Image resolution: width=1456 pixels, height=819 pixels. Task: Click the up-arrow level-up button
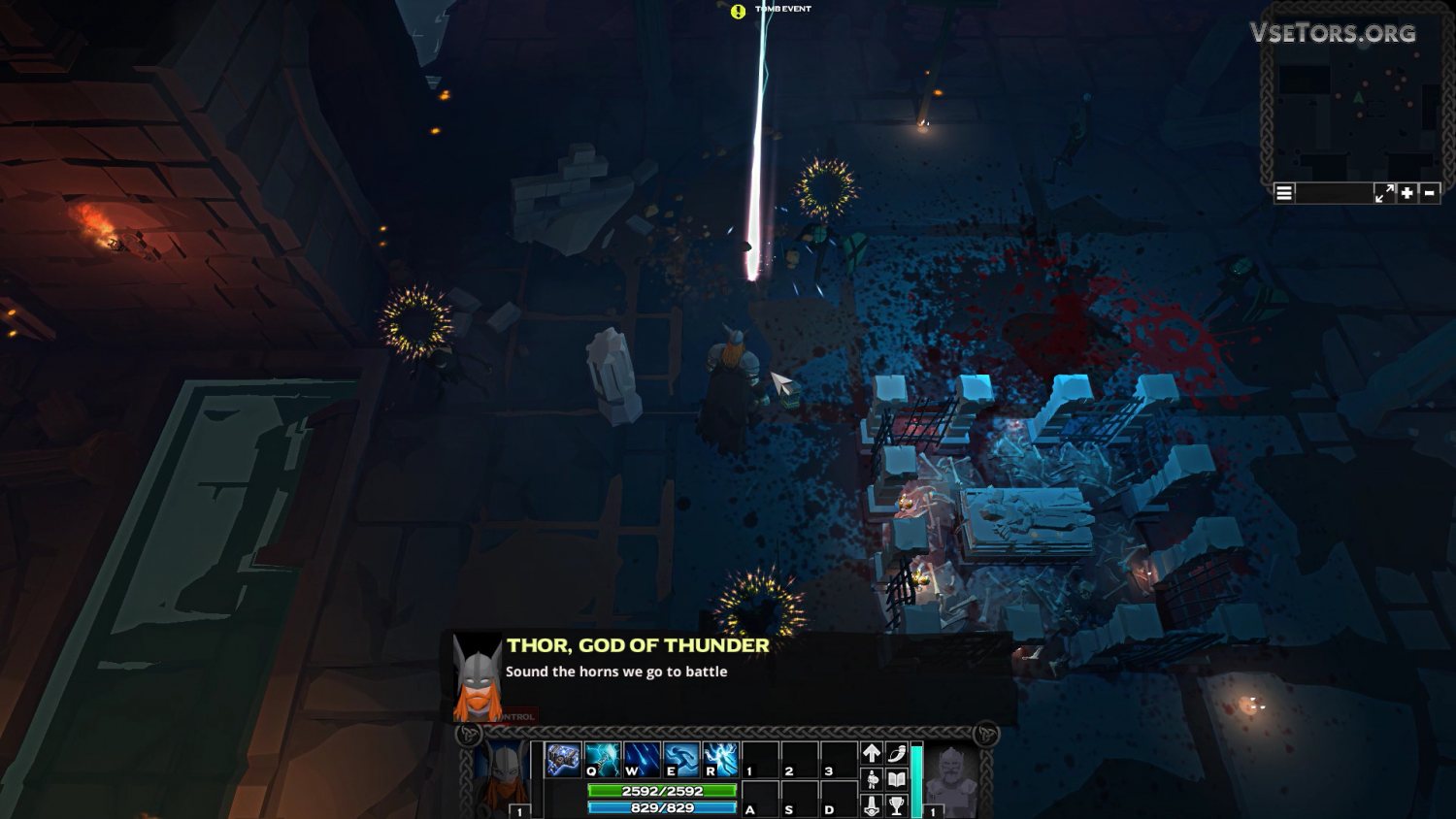click(x=872, y=753)
